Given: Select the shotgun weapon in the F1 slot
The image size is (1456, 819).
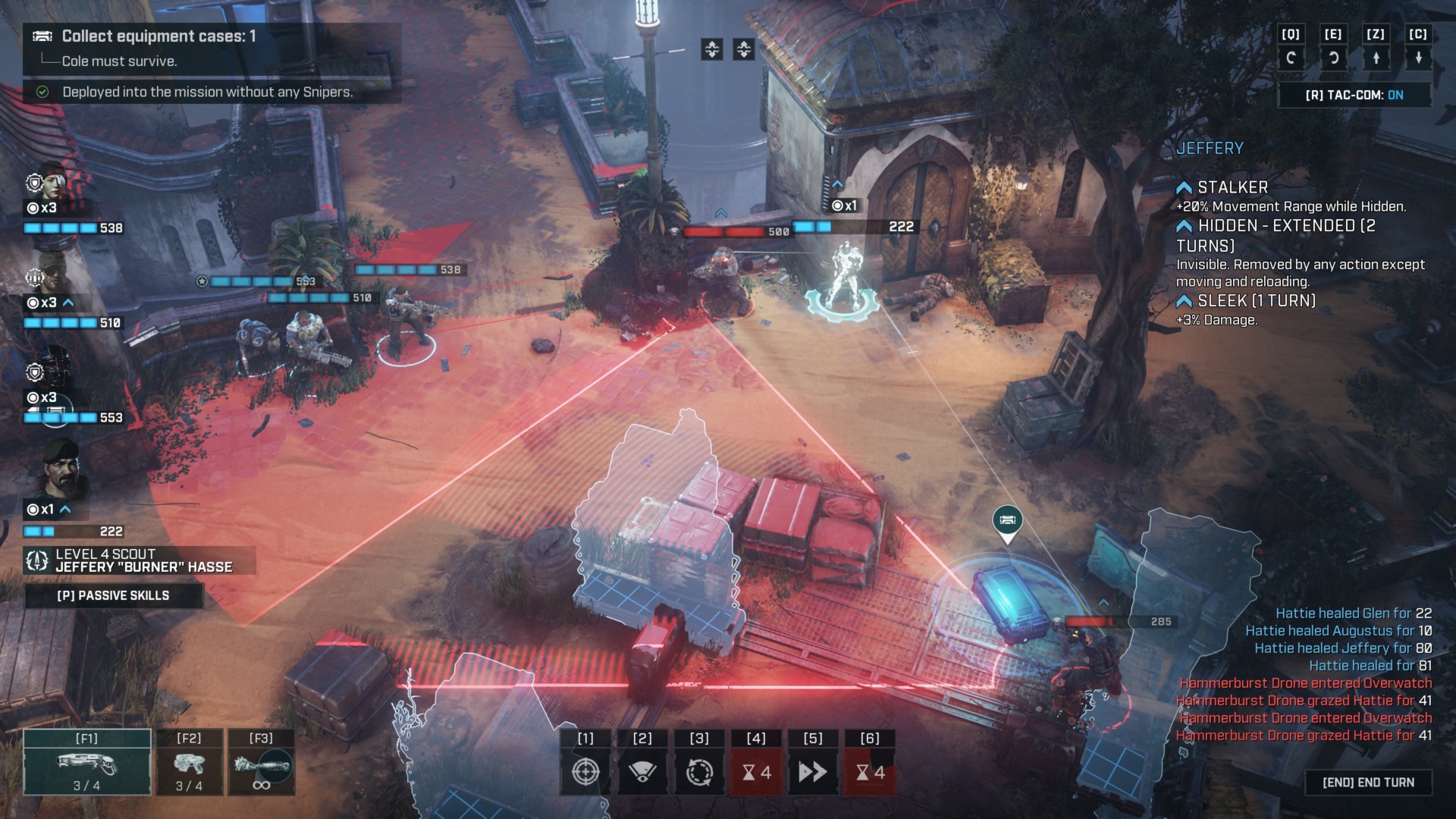Looking at the screenshot, I should 87,762.
